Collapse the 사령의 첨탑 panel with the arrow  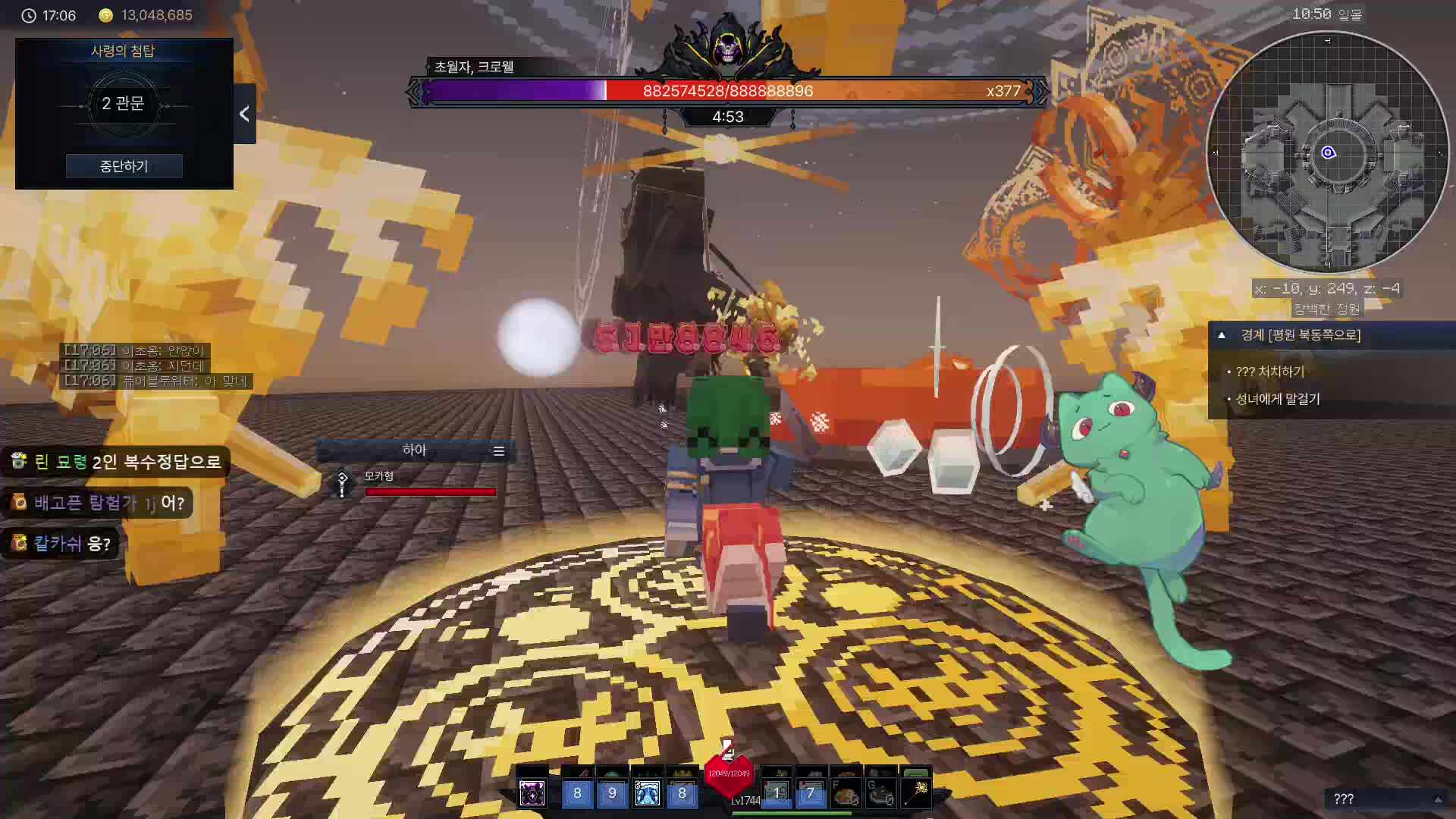[x=244, y=114]
